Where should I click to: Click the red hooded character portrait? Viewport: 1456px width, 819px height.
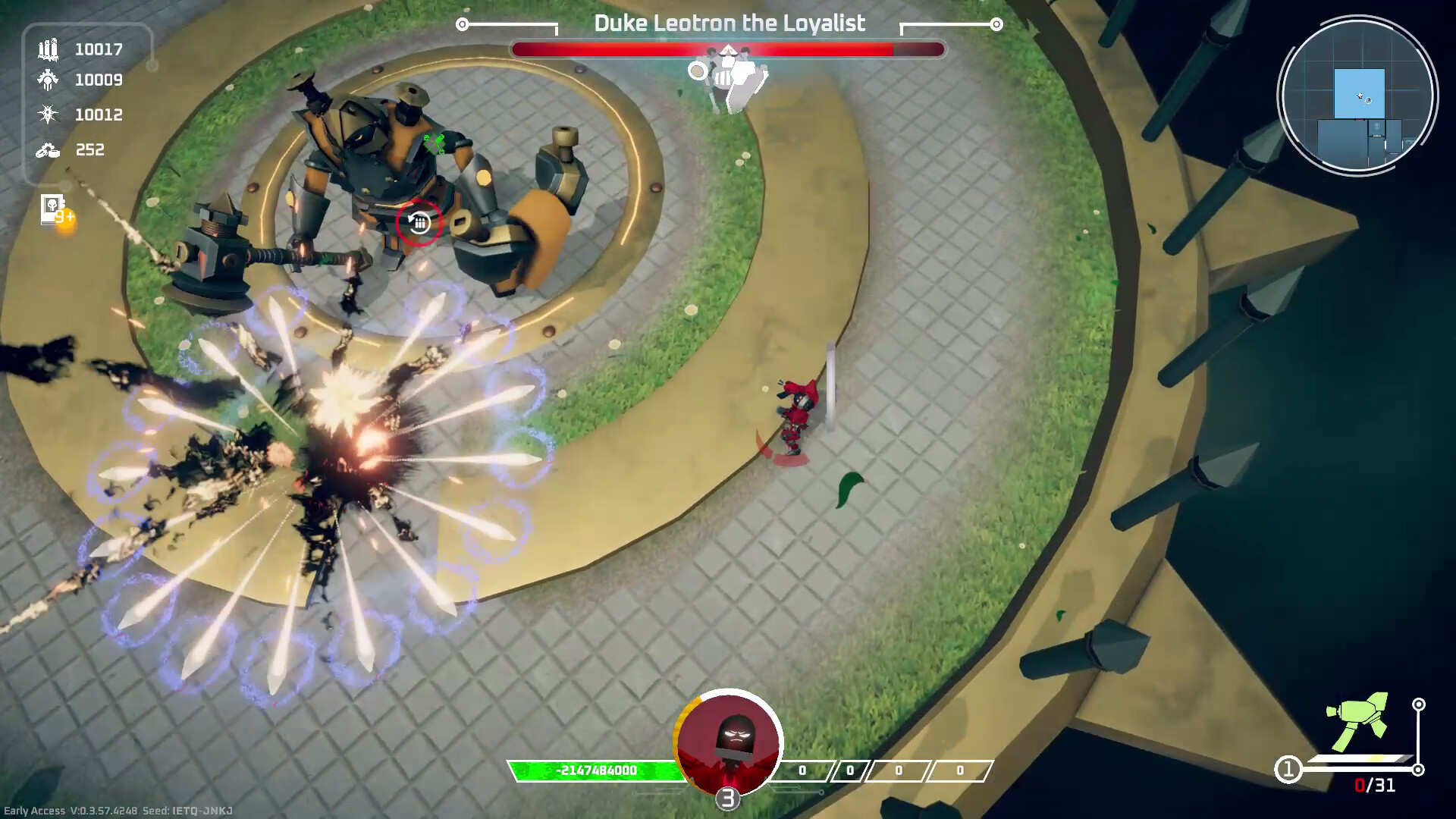[x=728, y=743]
